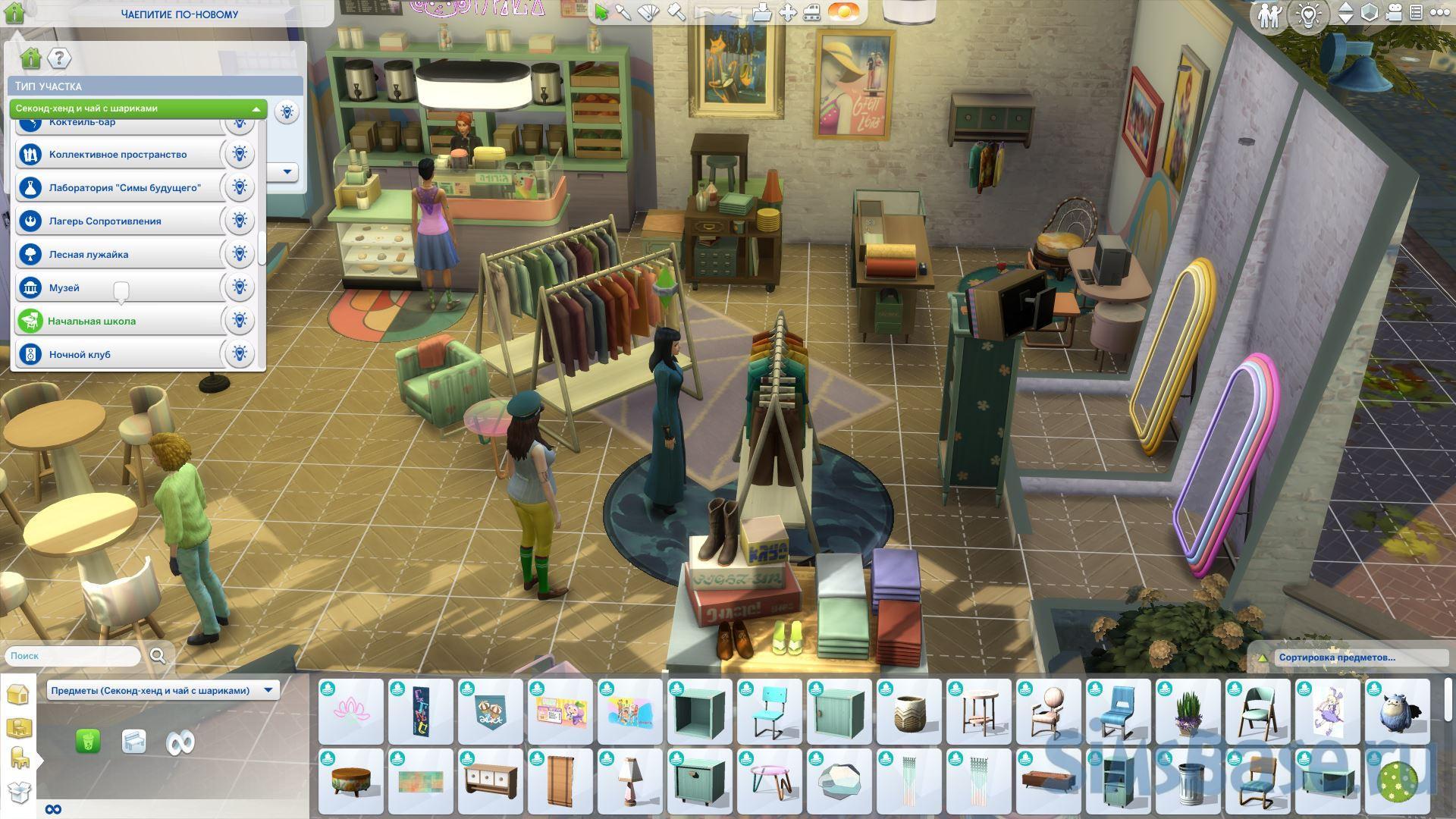The image size is (1456, 819).
Task: Pick the metal trash can thumbnail
Action: coord(1188,781)
